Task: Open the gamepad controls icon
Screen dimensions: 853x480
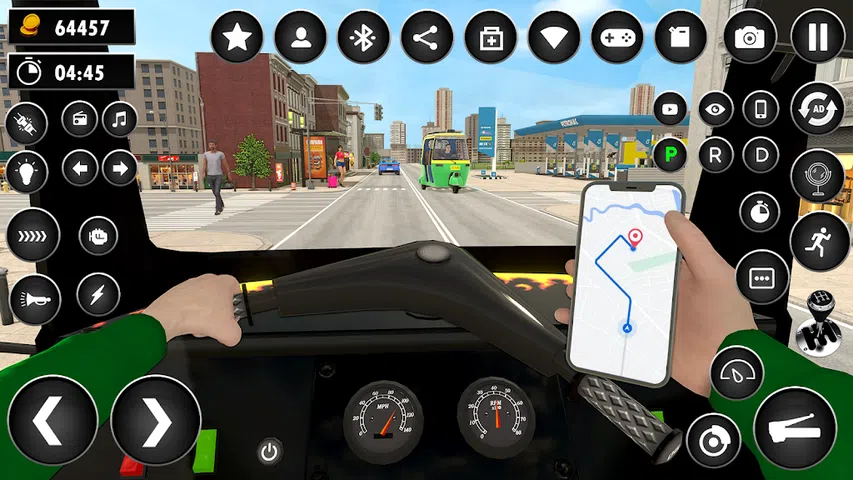Action: (x=617, y=37)
